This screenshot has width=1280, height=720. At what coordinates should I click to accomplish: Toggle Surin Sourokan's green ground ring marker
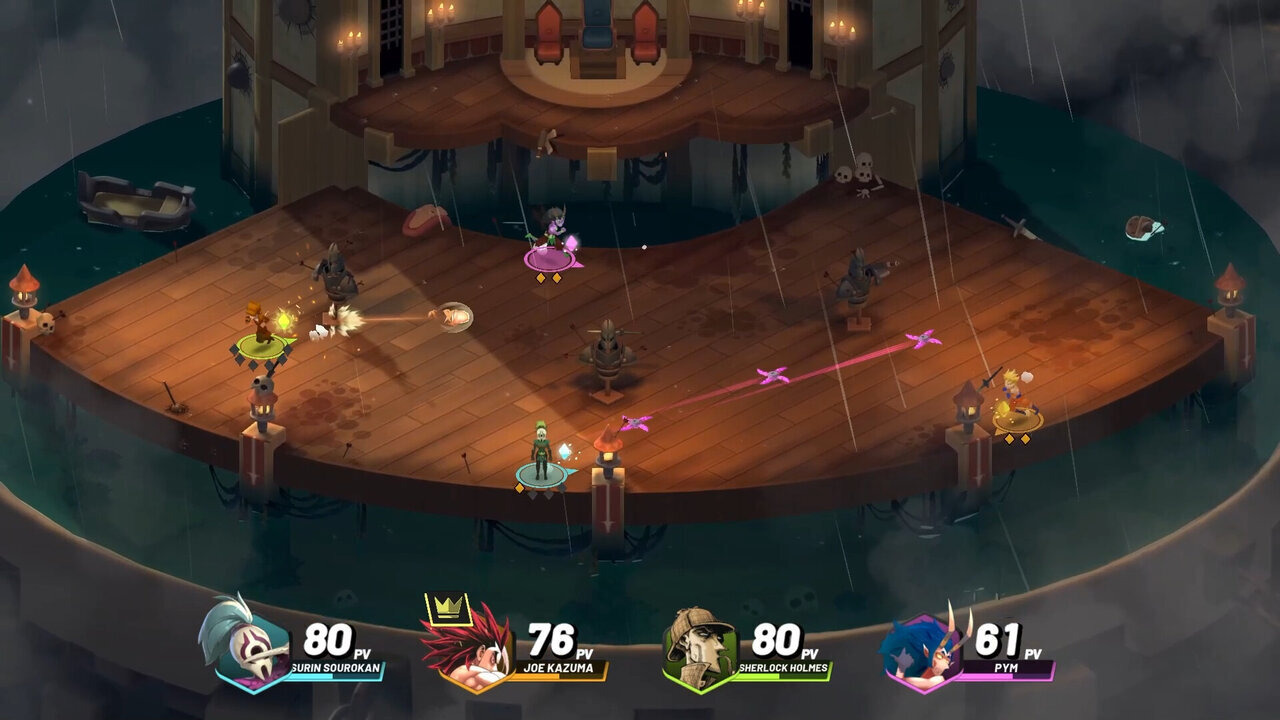pyautogui.click(x=258, y=346)
